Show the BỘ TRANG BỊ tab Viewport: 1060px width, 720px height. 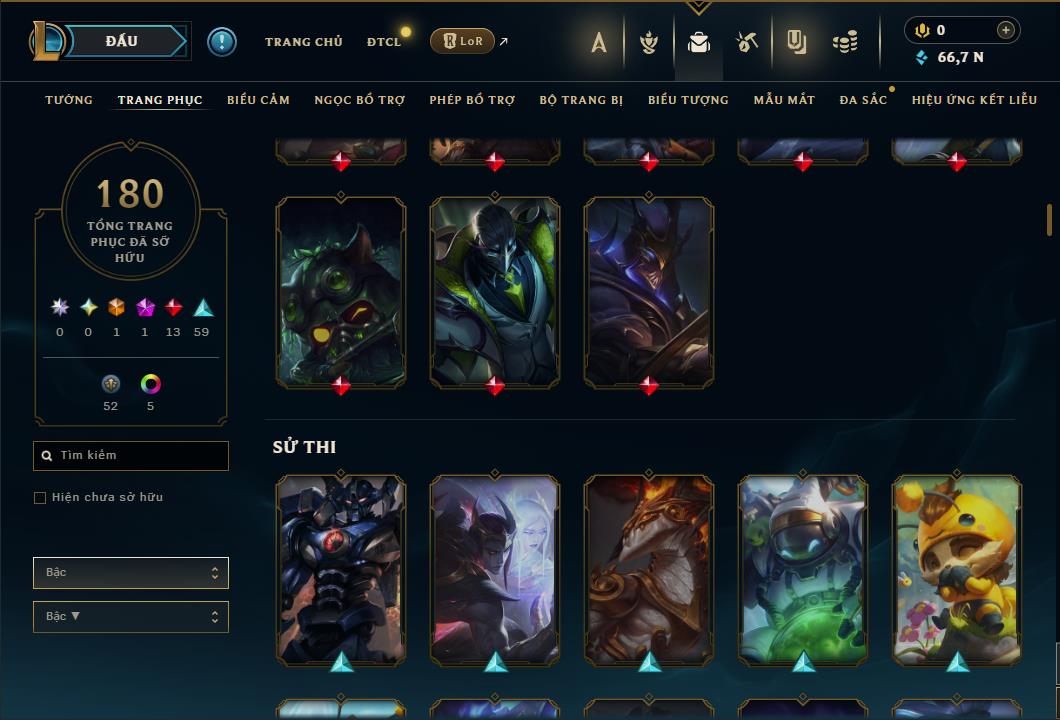(x=581, y=100)
